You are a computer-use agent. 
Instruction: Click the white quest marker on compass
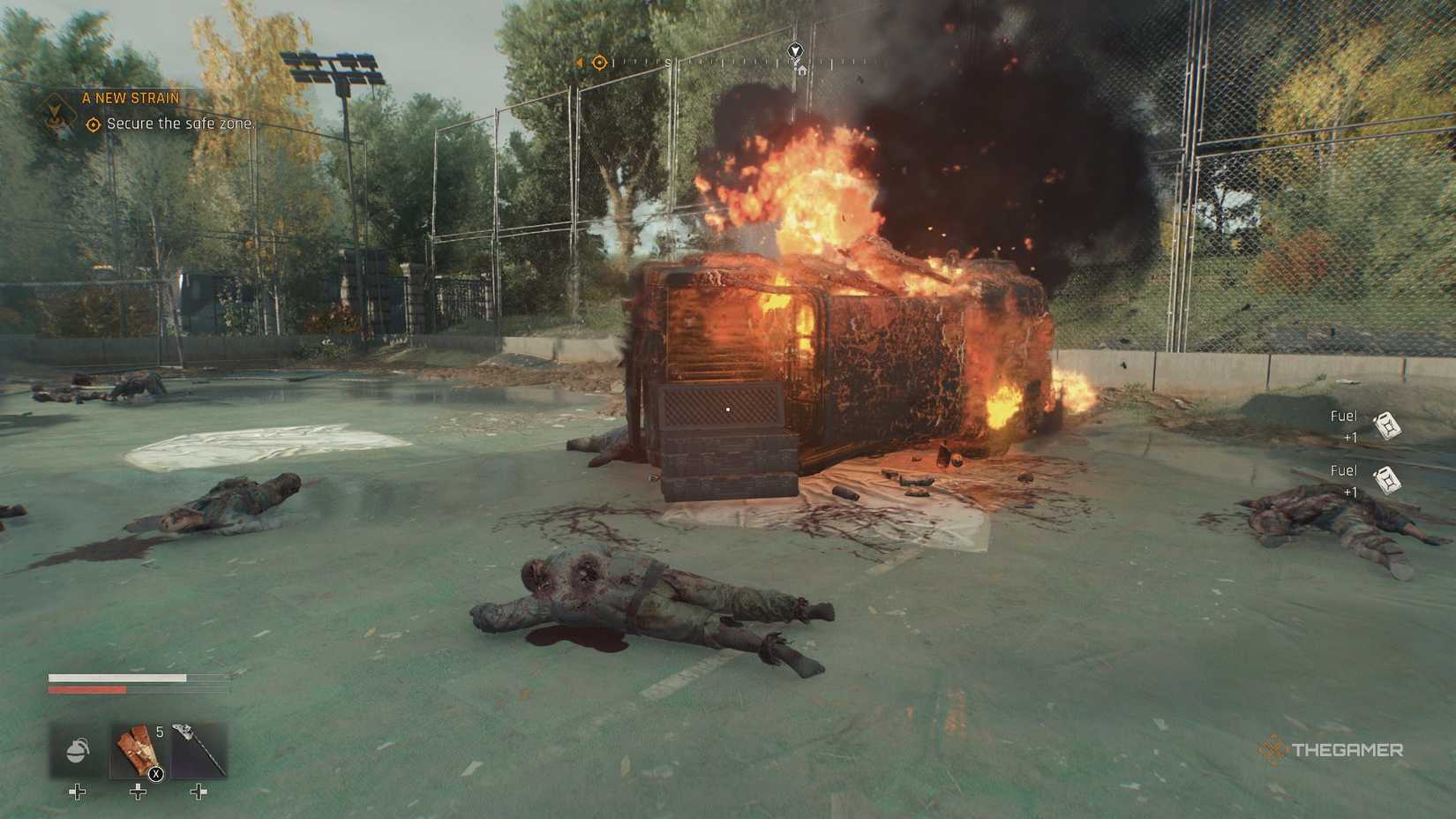pos(795,51)
